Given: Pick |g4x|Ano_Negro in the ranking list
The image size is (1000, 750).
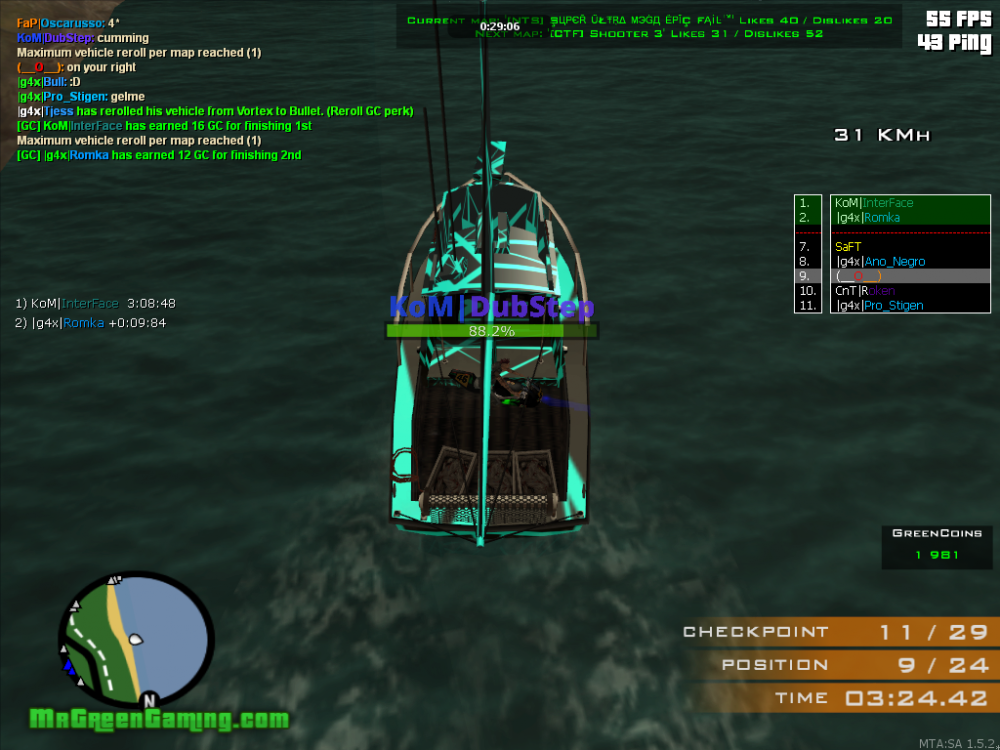Looking at the screenshot, I should (x=880, y=262).
